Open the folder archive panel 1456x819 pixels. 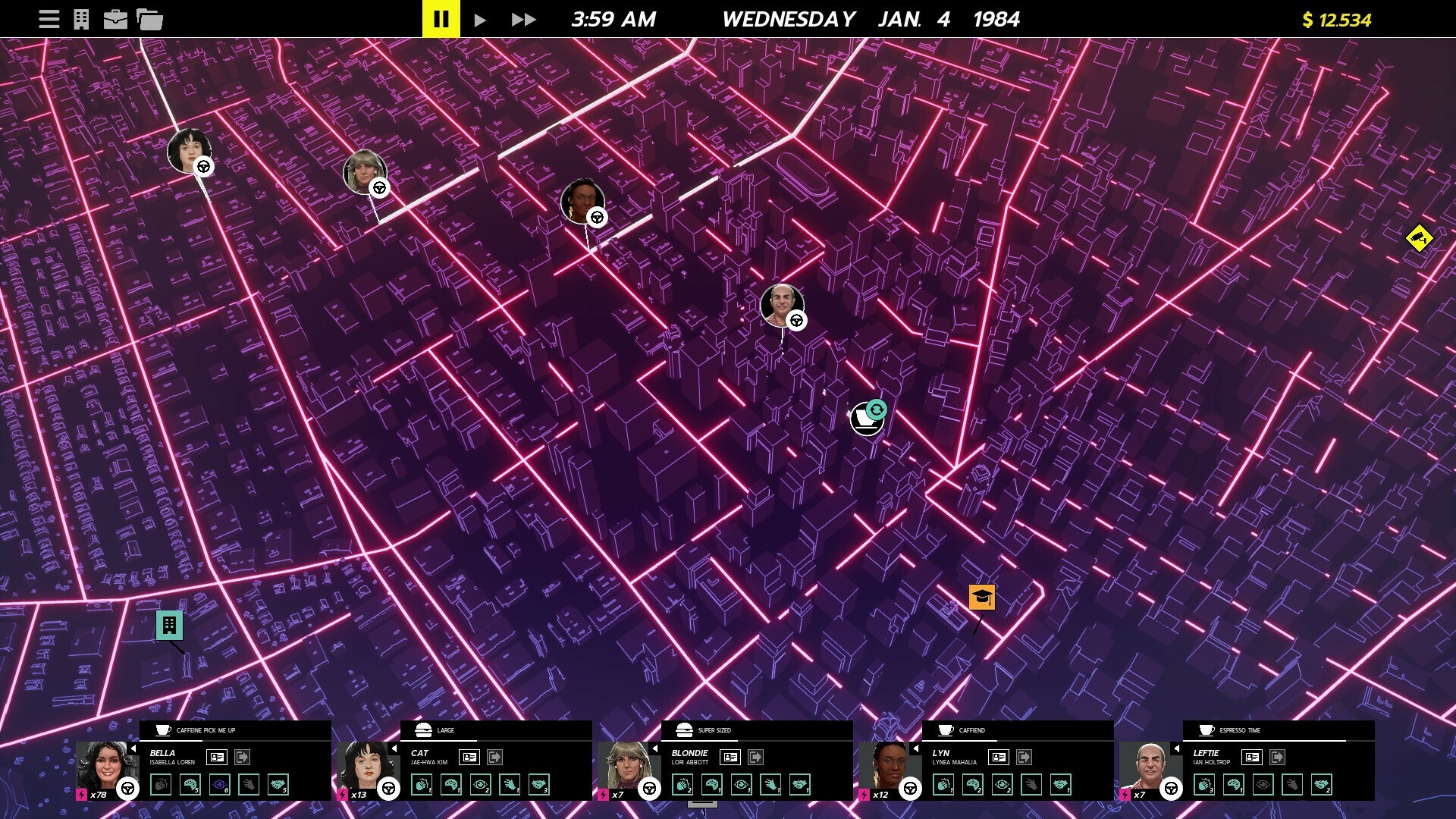[149, 19]
